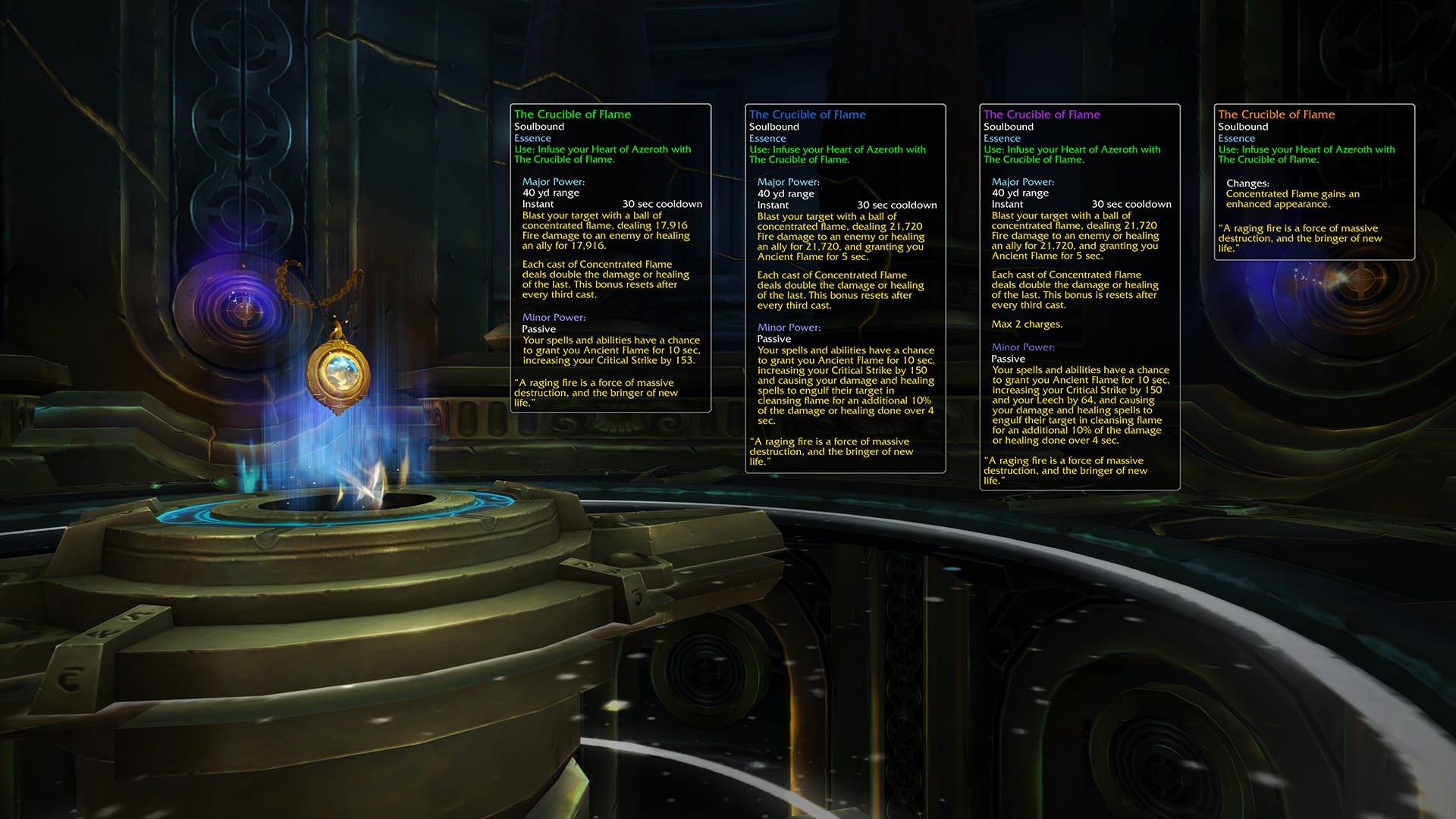Toggle the Essence tag on the orange-rank tooltip
Image resolution: width=1456 pixels, height=819 pixels.
(x=1237, y=138)
